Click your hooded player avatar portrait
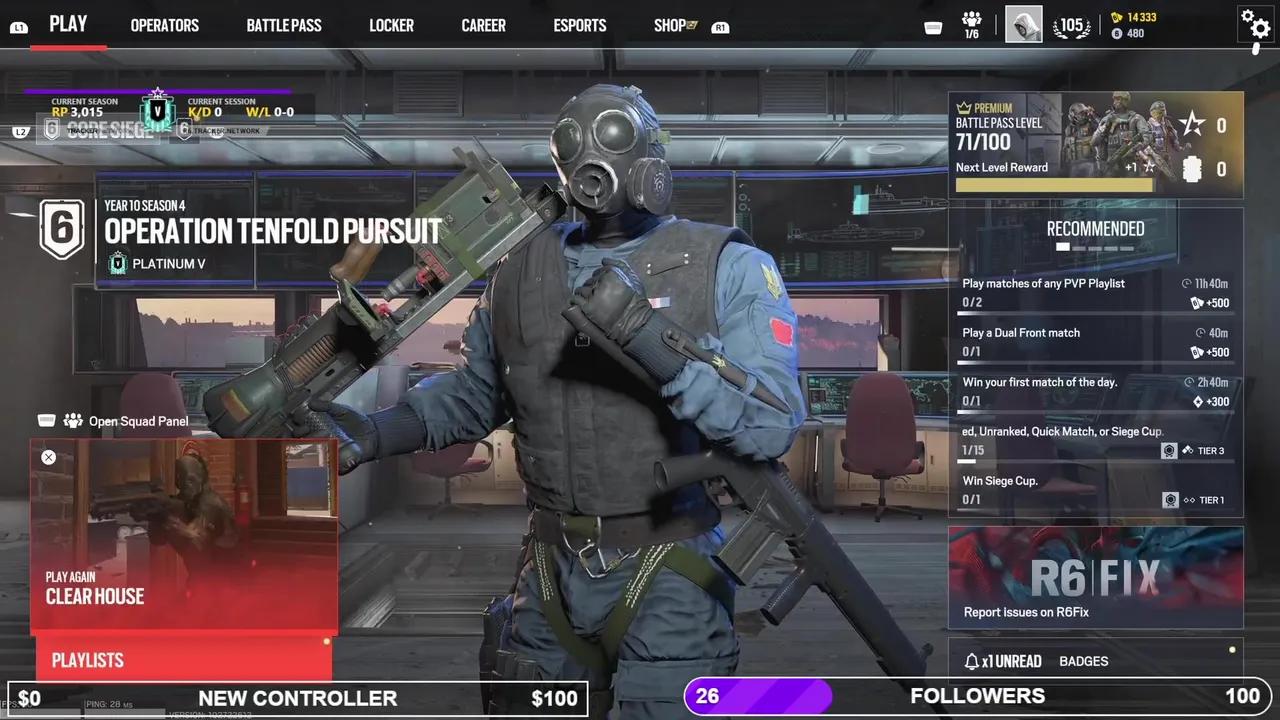Screen dimensions: 1280x720 (1022, 25)
